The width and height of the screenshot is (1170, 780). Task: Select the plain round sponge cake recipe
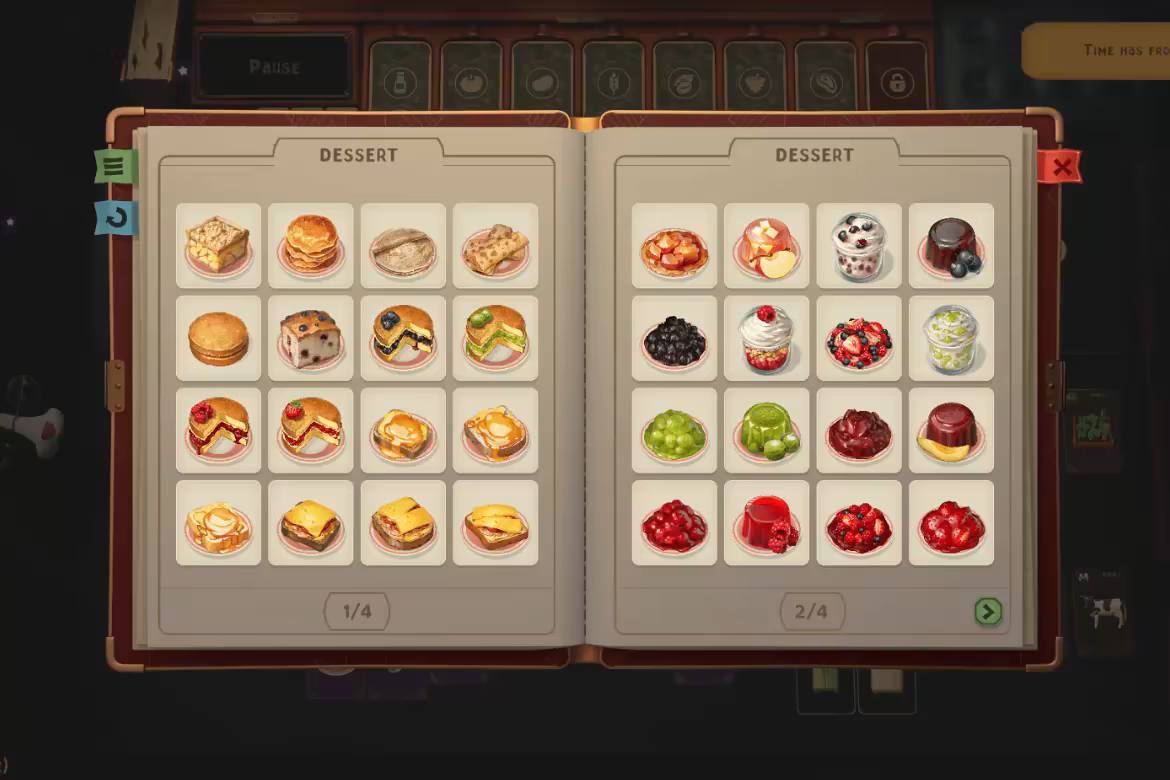[218, 338]
